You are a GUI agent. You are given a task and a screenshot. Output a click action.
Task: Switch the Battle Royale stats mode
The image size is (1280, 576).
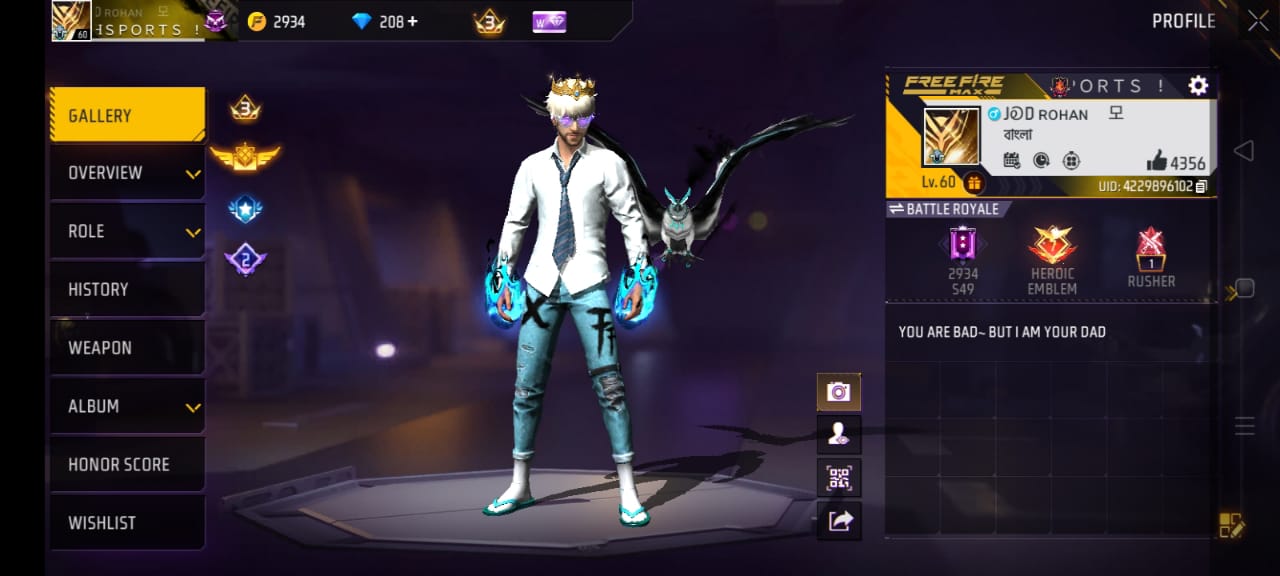944,209
